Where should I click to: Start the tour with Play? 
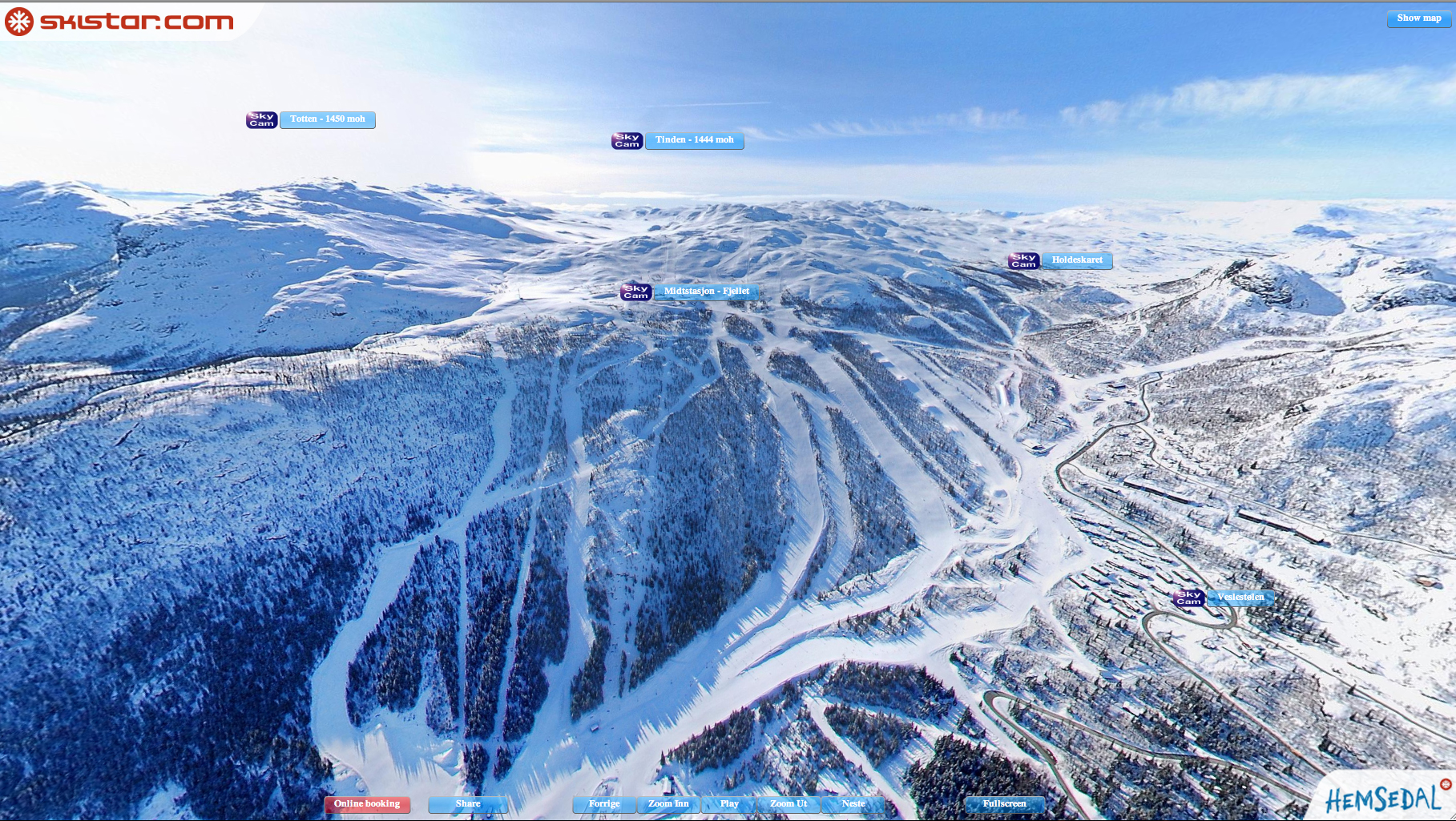pos(729,804)
